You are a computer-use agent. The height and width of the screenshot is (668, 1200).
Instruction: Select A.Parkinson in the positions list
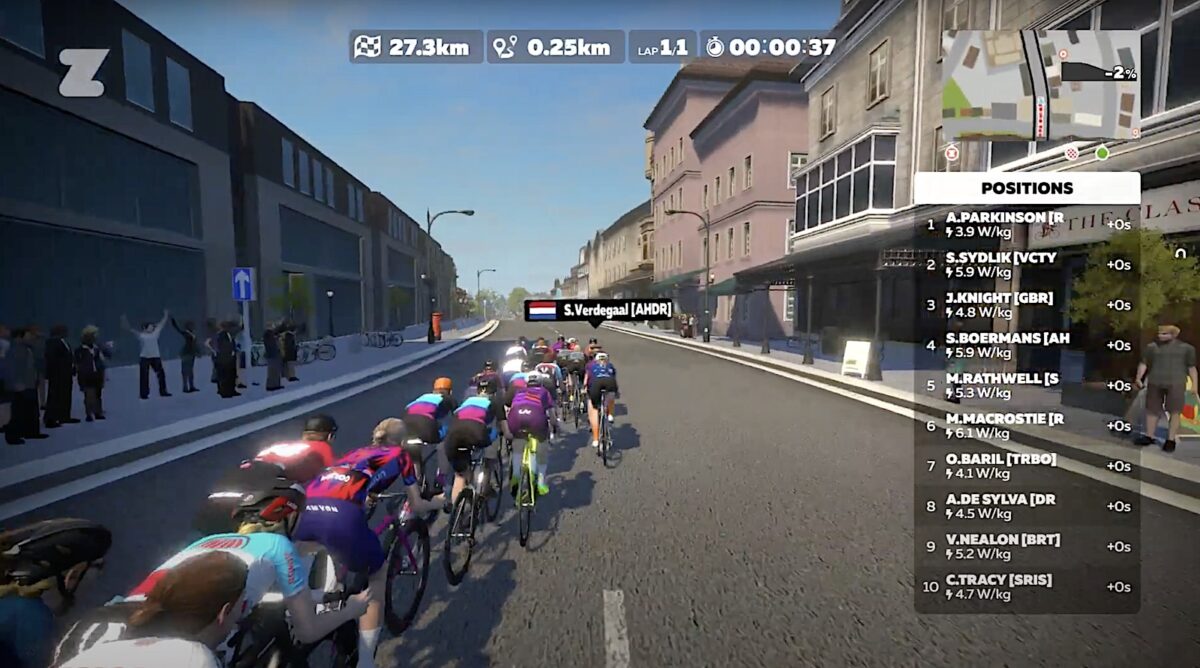(1027, 225)
